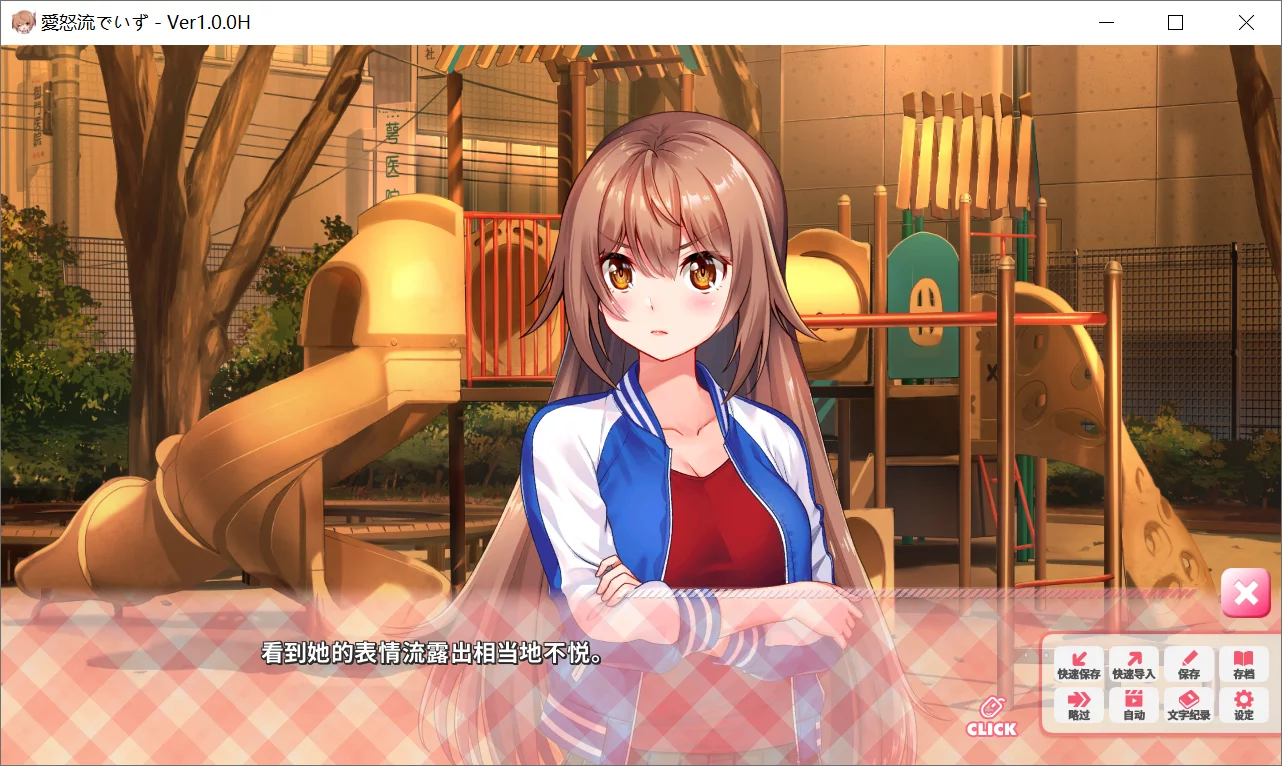Click the open-book 存档 archive icon

pos(1244,659)
